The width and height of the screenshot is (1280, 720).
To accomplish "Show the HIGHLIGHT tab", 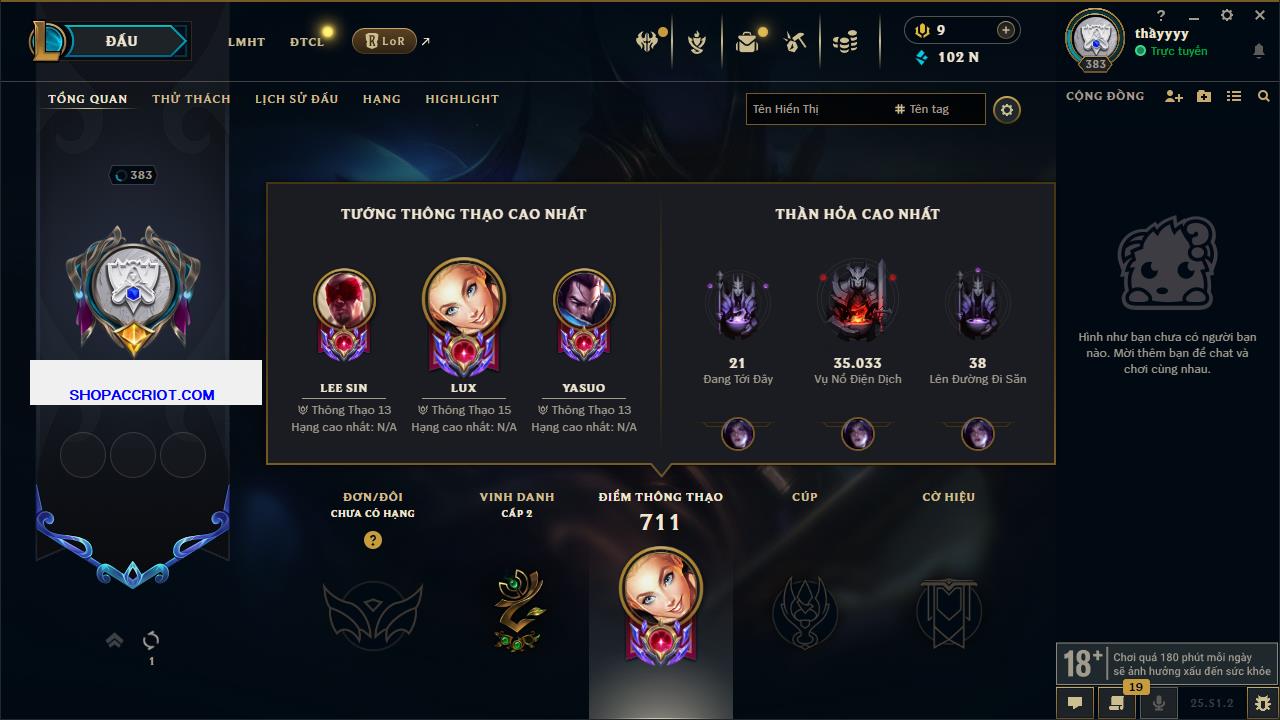I will 461,99.
